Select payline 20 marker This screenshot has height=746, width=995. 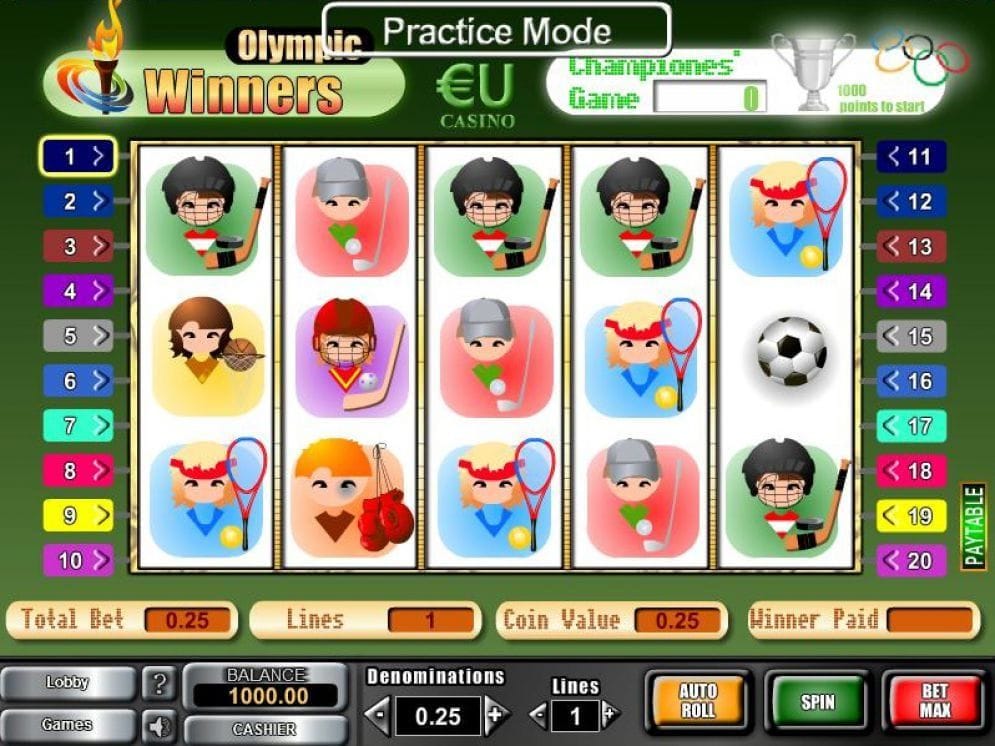point(911,560)
